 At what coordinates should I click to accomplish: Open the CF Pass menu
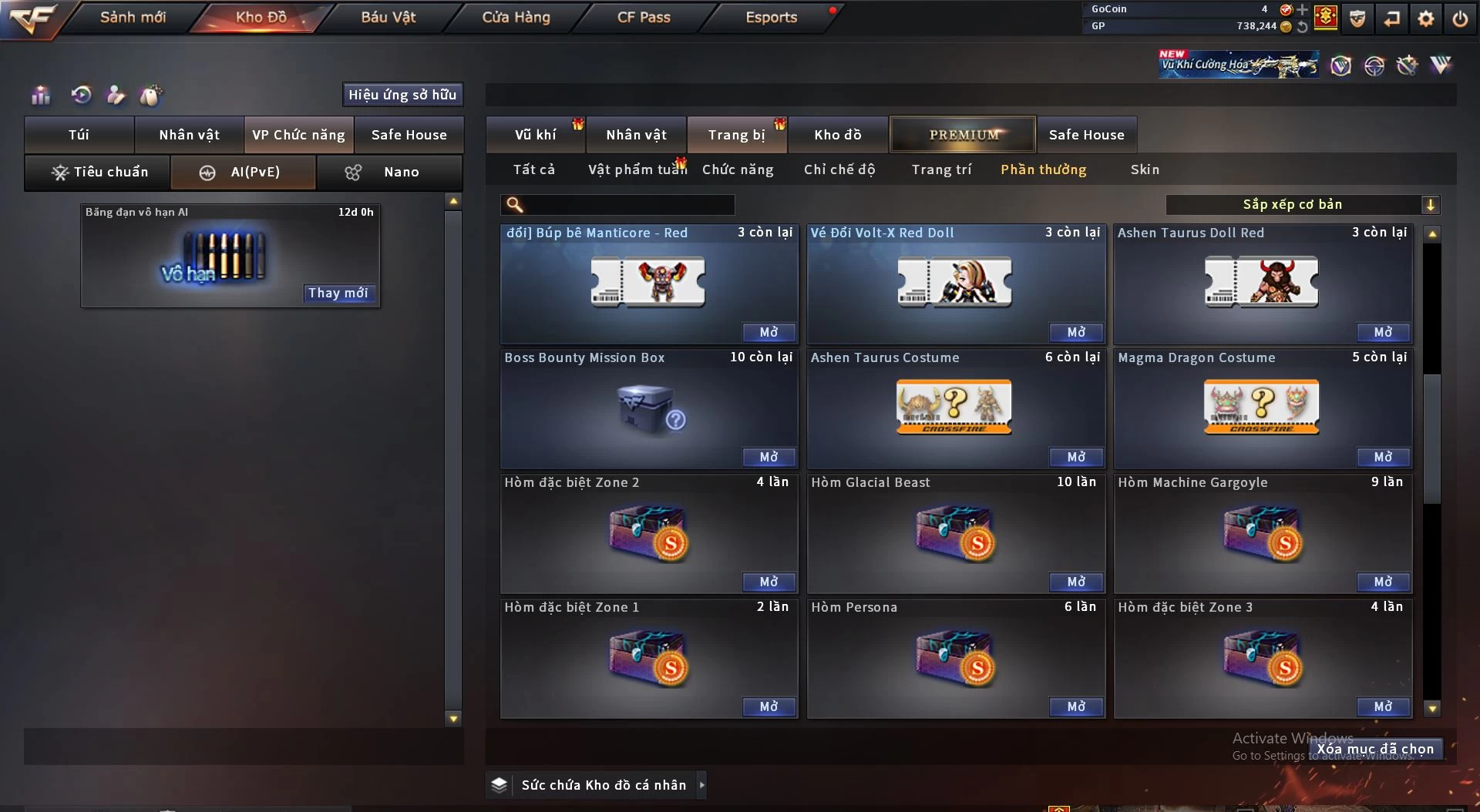click(644, 17)
